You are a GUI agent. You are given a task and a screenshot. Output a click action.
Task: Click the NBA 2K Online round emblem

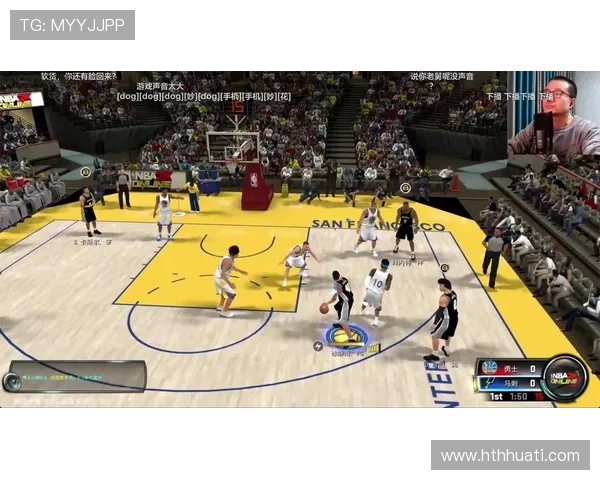(x=565, y=377)
